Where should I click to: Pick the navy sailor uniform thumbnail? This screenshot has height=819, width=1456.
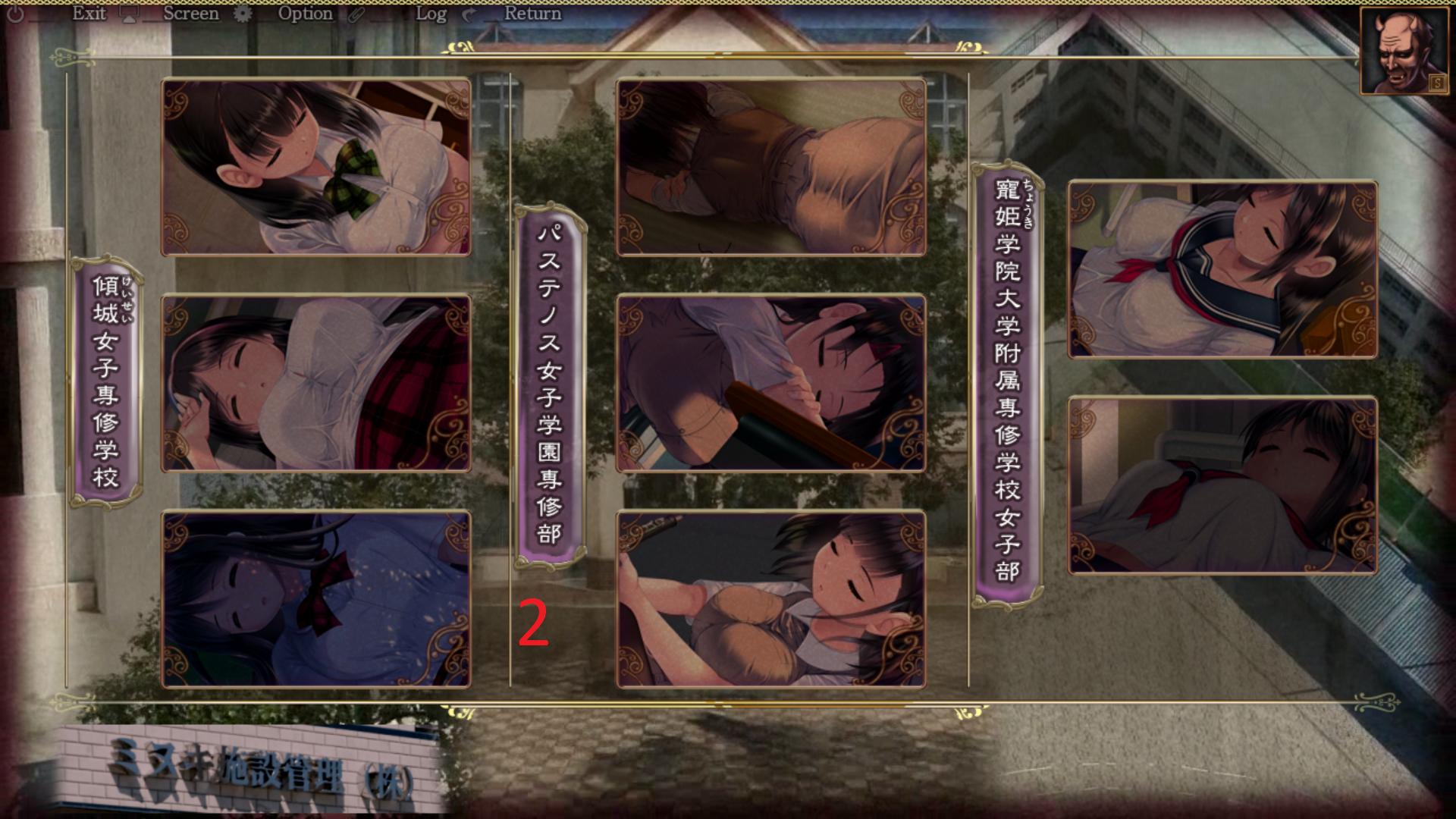click(x=1222, y=269)
